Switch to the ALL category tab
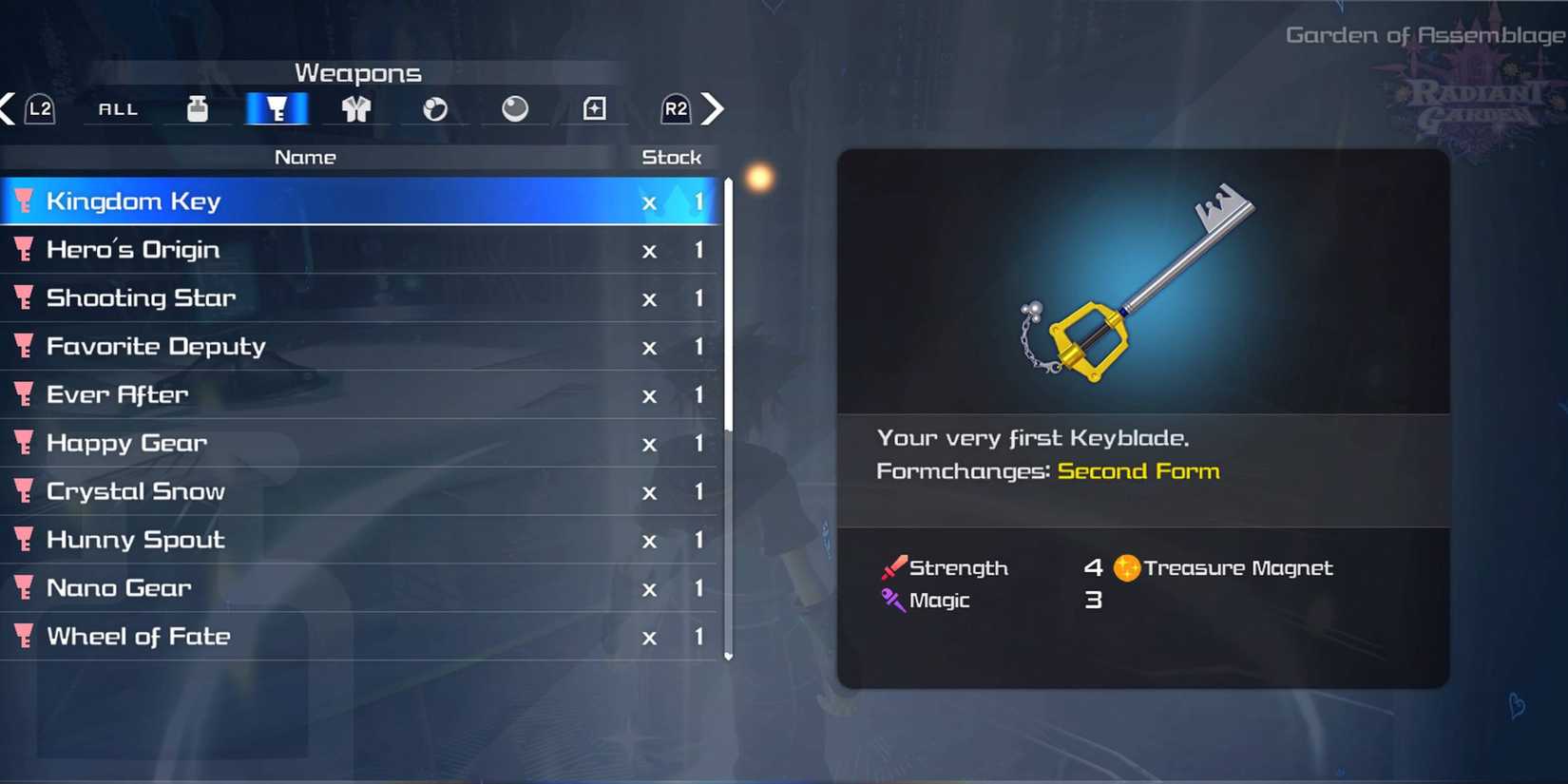The width and height of the screenshot is (1568, 784). (x=117, y=108)
